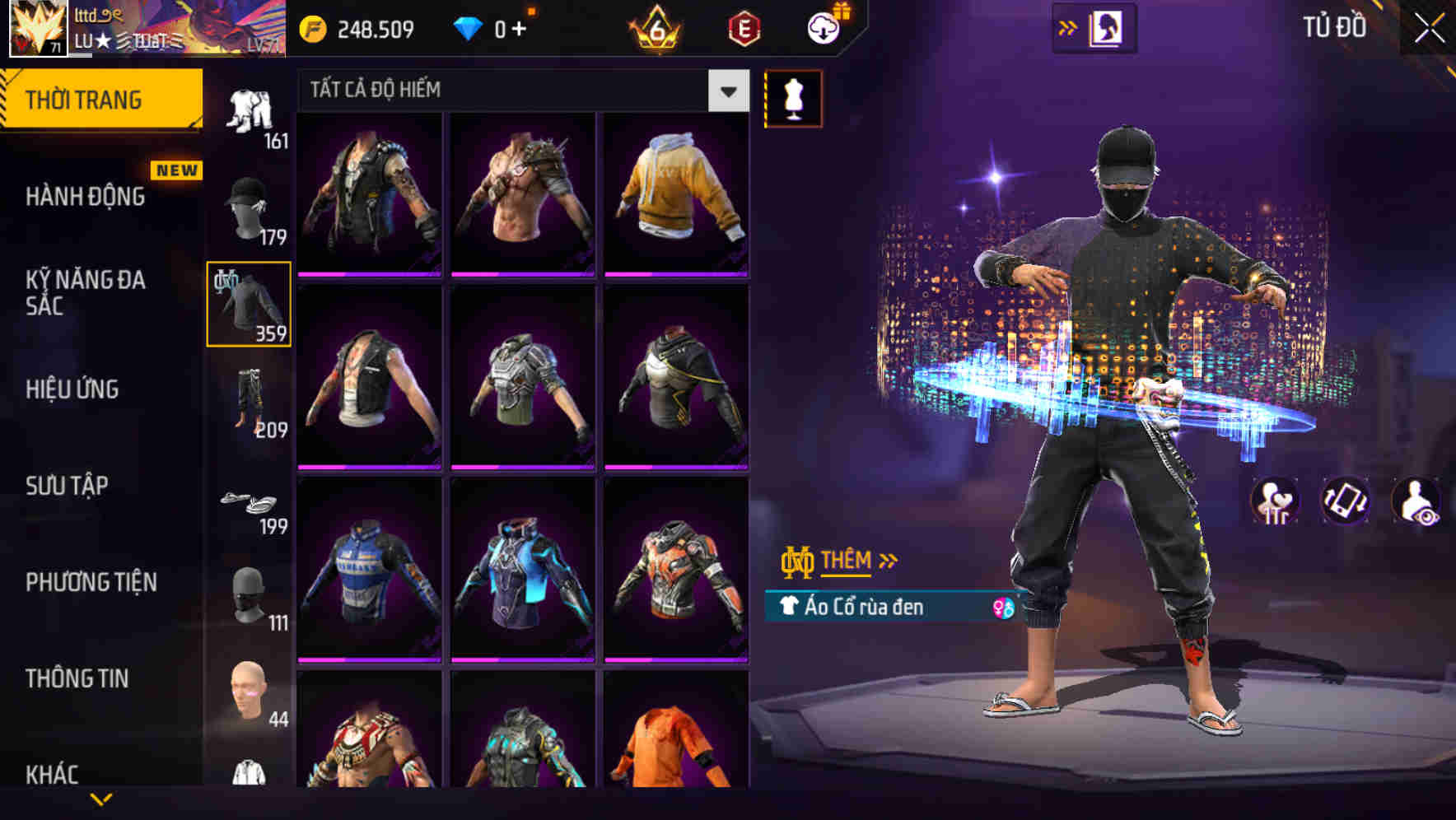Switch to the HÀNH ĐỘNG tab
This screenshot has height=820, width=1456.
pos(86,197)
